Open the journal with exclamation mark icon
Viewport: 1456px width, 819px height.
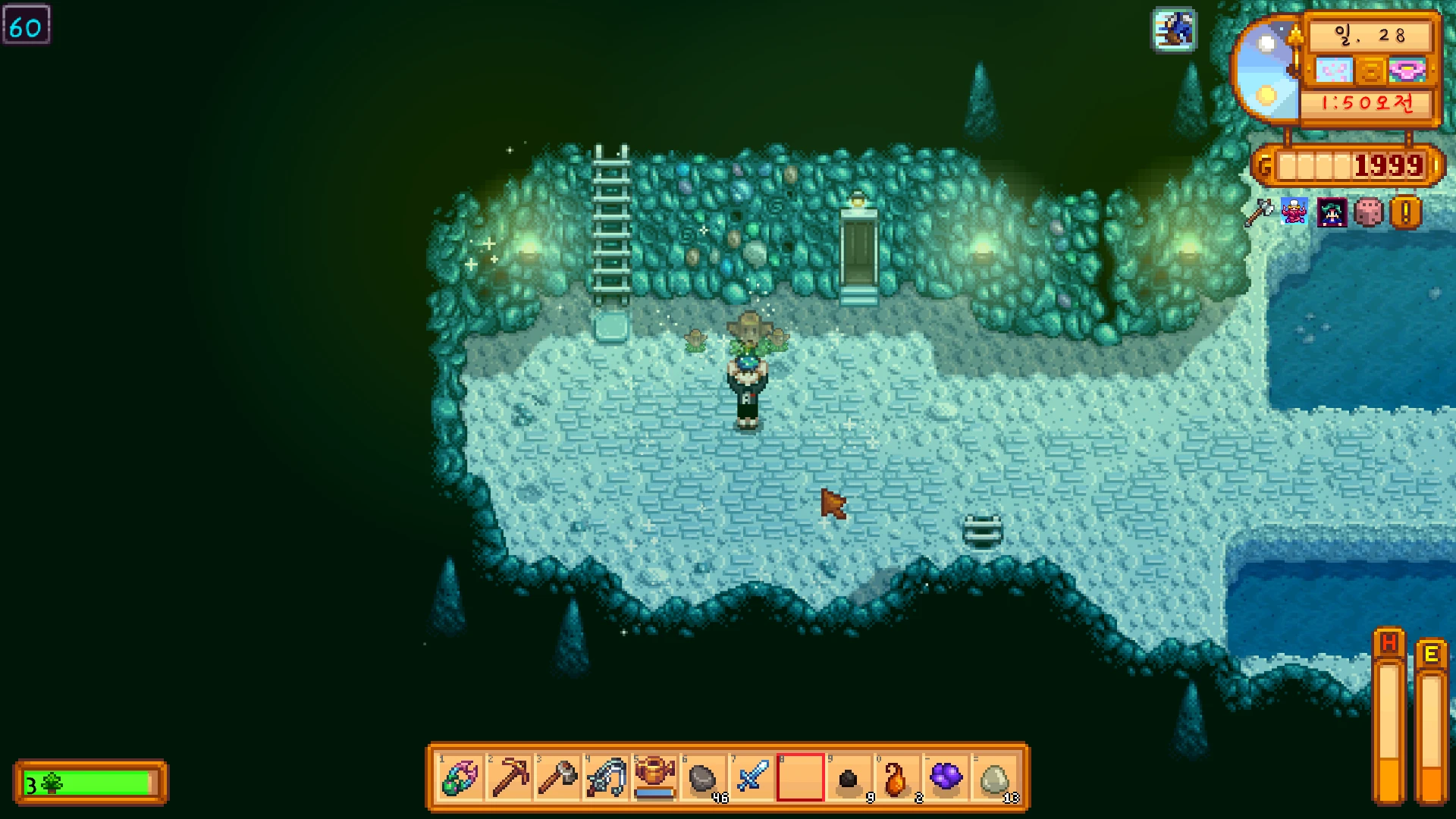tap(1405, 213)
